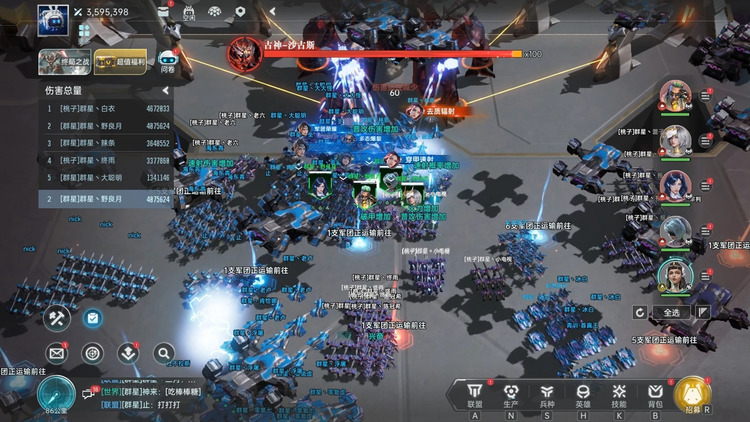This screenshot has height=422, width=750.
Task: Open the mail envelope icon
Action: click(x=56, y=352)
